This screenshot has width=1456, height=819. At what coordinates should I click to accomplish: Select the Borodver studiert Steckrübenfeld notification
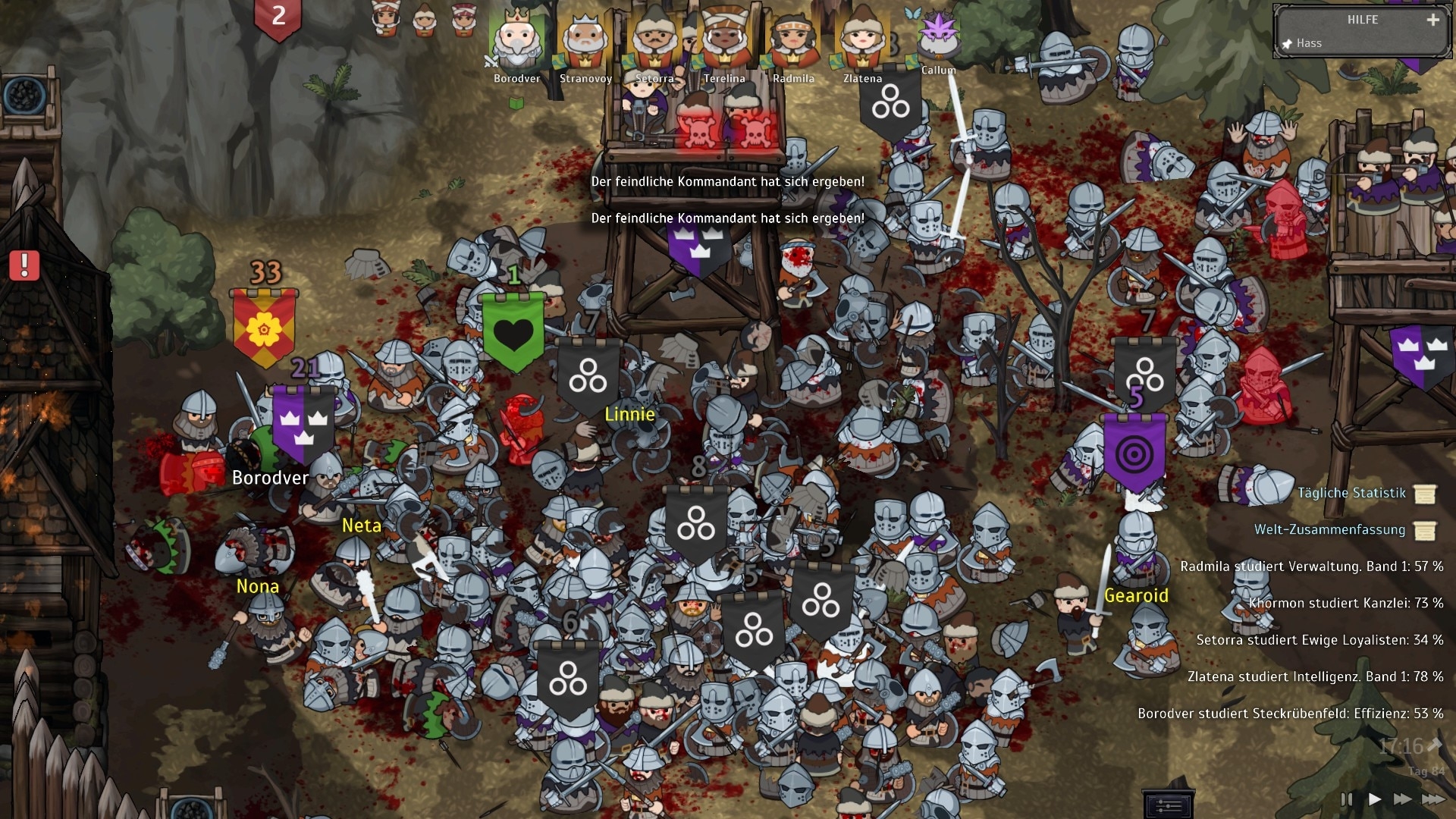(x=1290, y=714)
